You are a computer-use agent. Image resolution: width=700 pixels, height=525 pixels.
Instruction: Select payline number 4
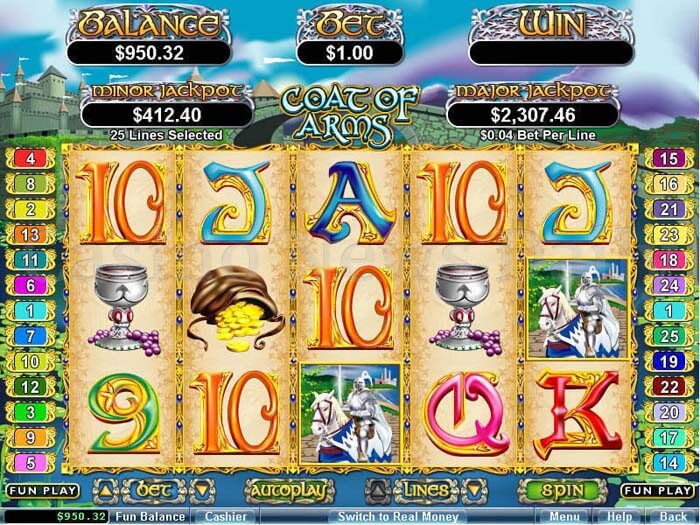(x=30, y=159)
